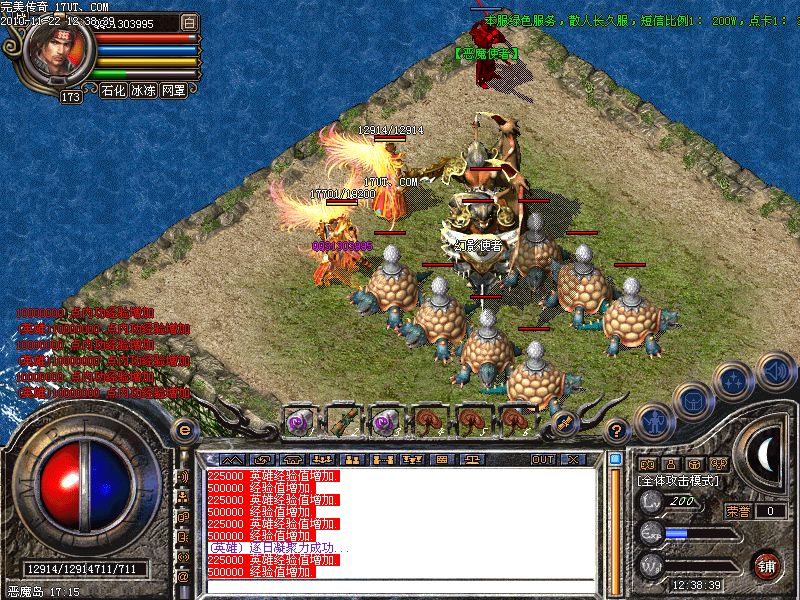
Task: Open the skills four-star round button
Action: pos(735,379)
